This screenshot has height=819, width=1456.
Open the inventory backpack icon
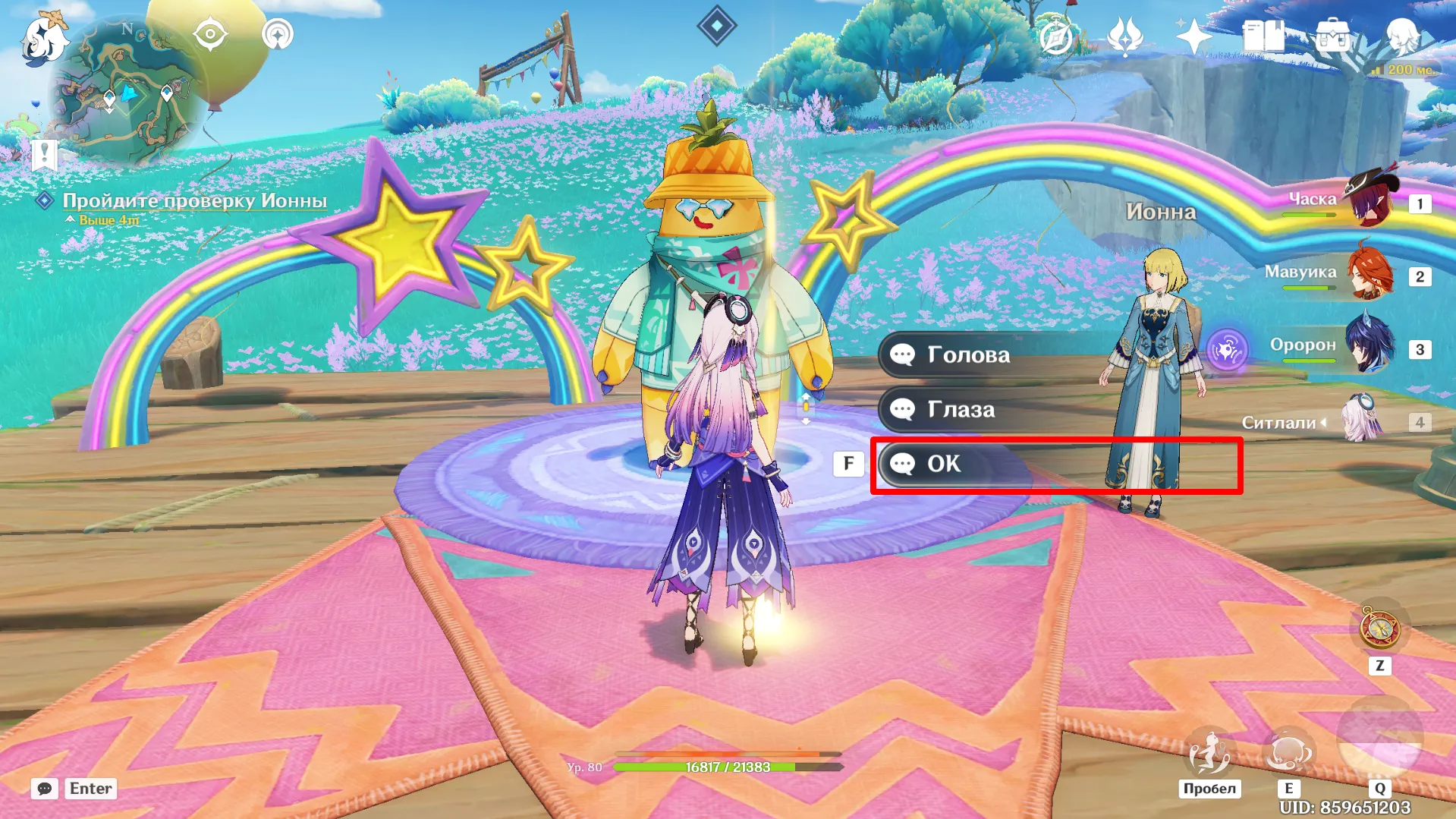click(x=1332, y=36)
